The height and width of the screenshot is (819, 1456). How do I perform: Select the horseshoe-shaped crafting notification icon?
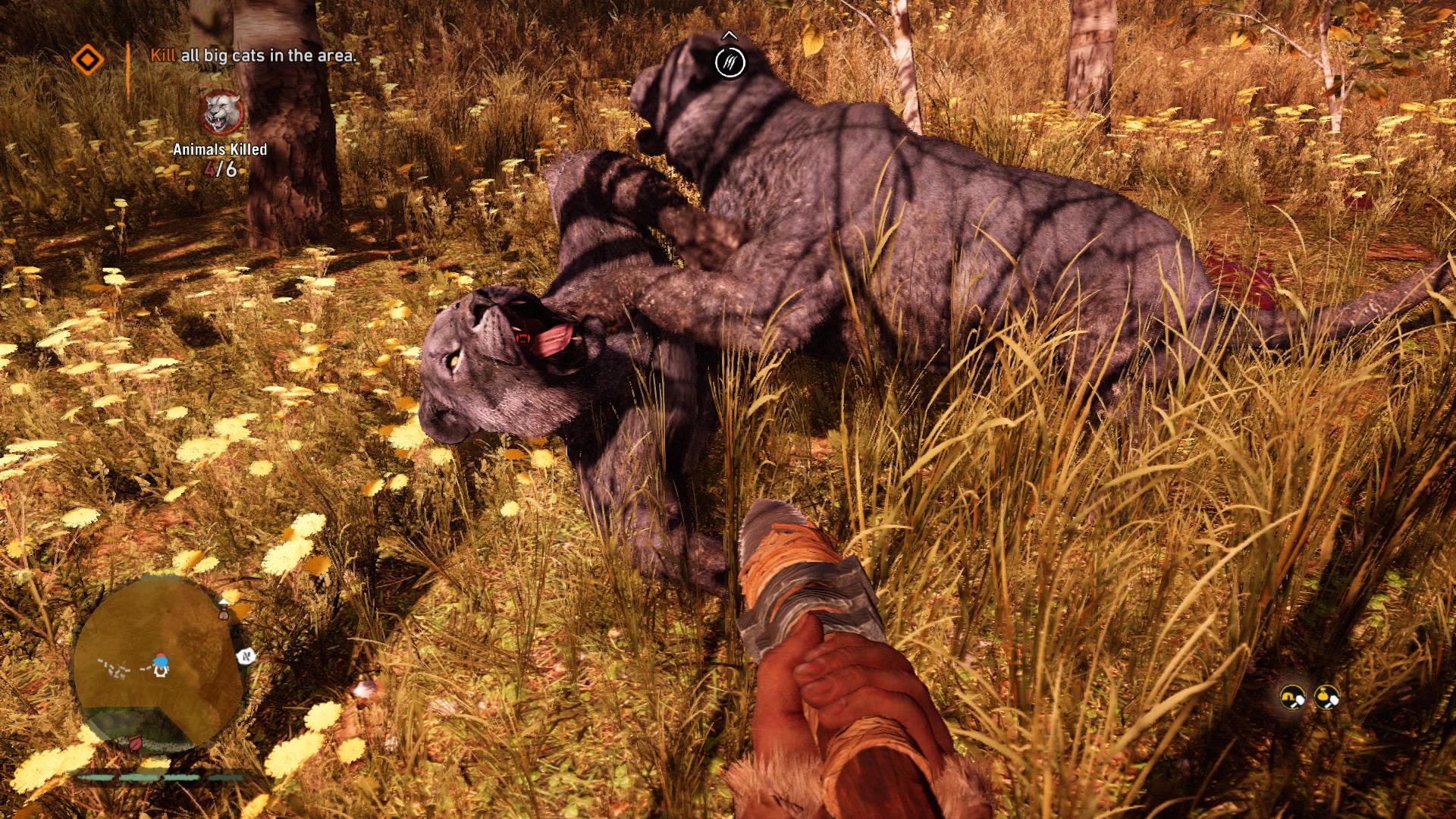1292,696
